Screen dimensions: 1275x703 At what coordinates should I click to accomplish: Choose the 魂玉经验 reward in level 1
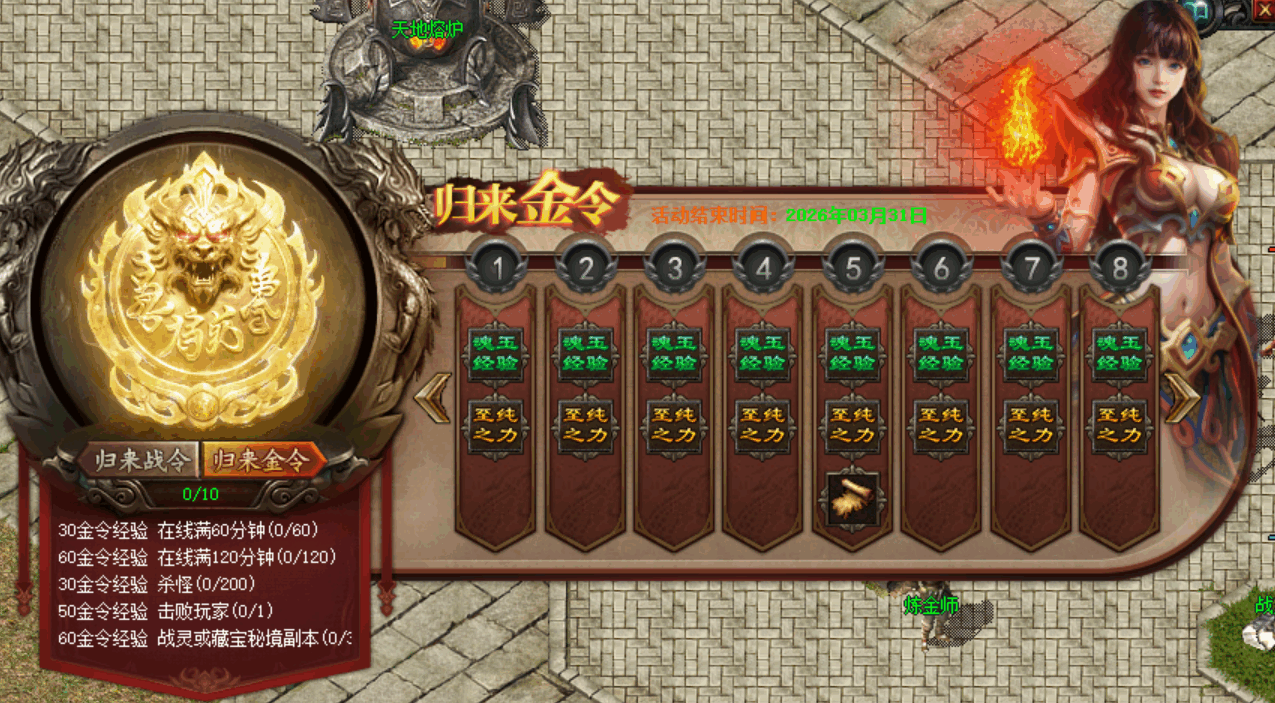496,353
